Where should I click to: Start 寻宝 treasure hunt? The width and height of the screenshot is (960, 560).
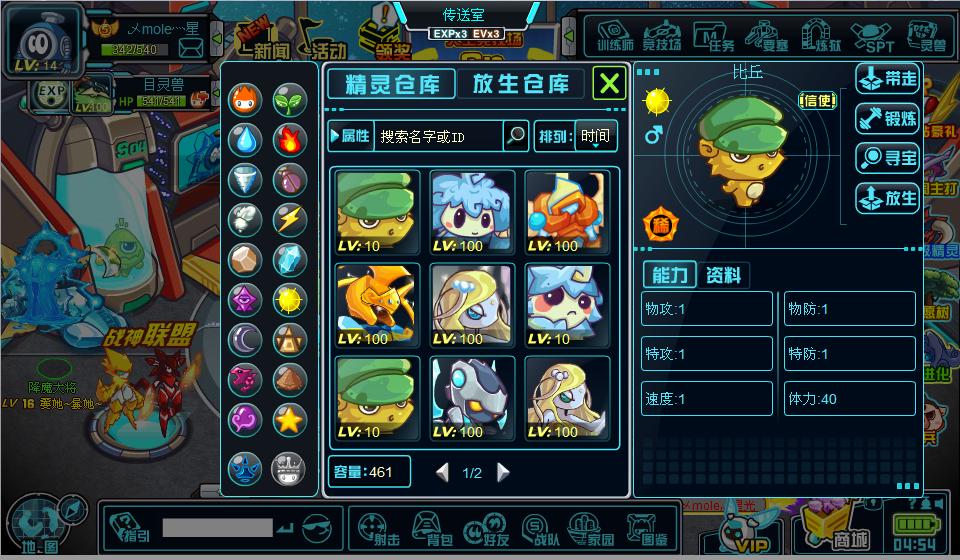(x=888, y=158)
